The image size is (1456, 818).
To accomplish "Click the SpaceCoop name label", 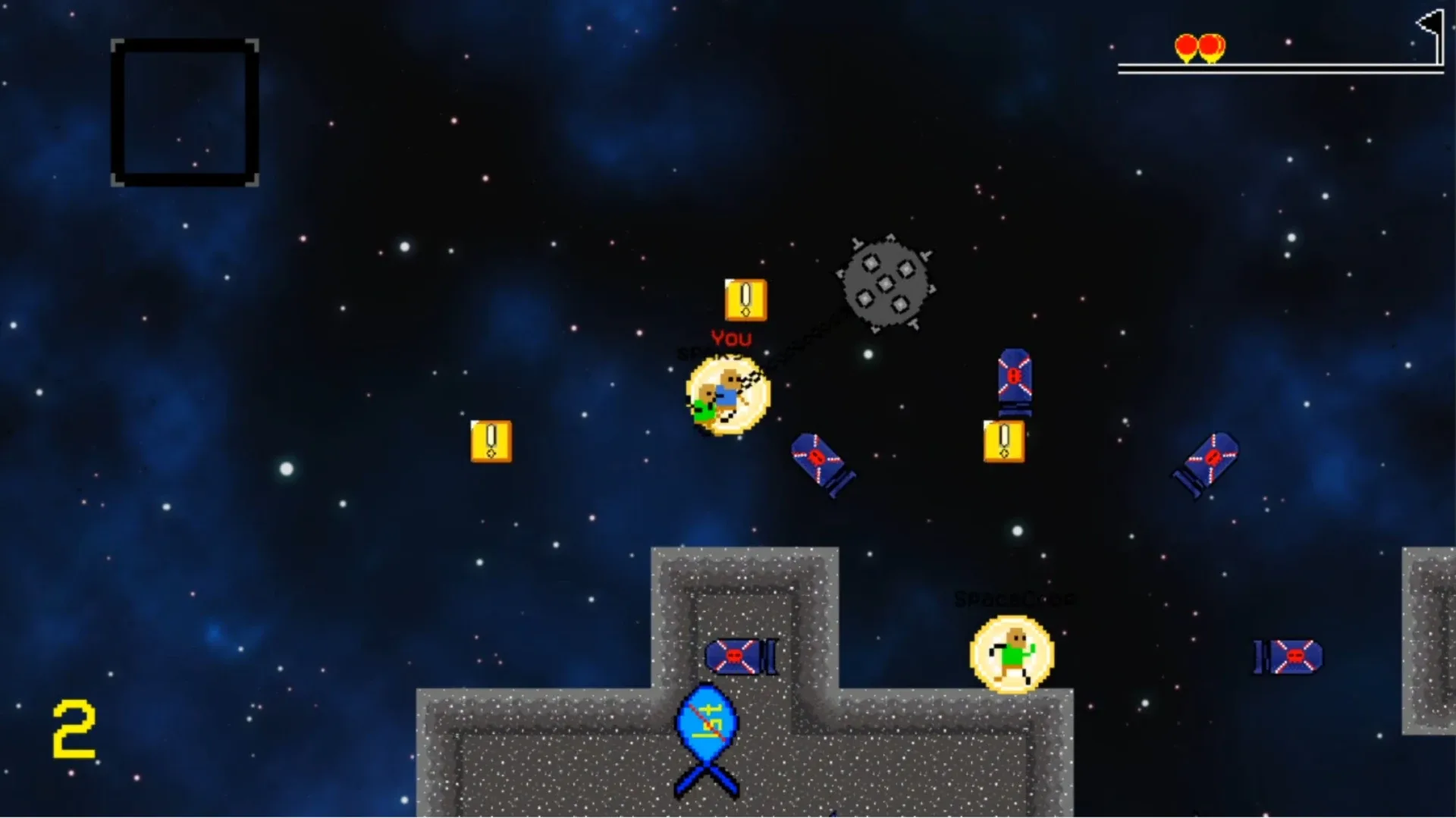I will tap(1014, 599).
